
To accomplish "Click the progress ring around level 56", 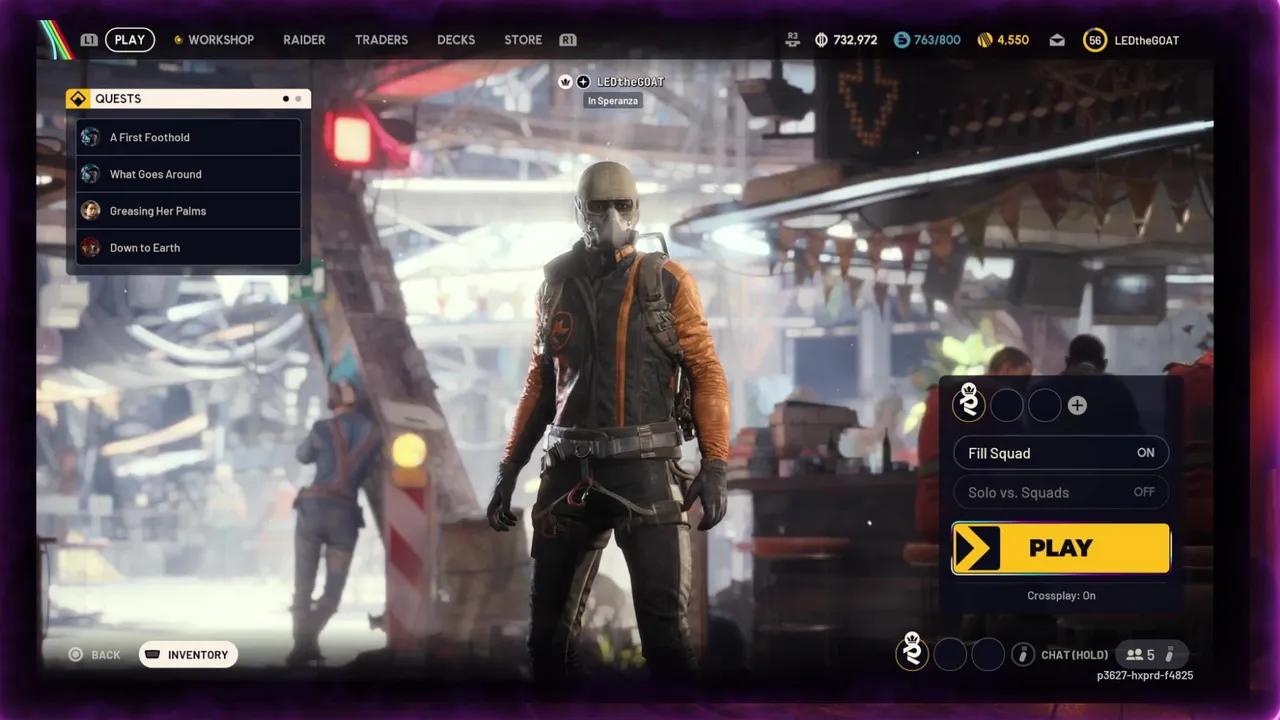I will (1095, 40).
